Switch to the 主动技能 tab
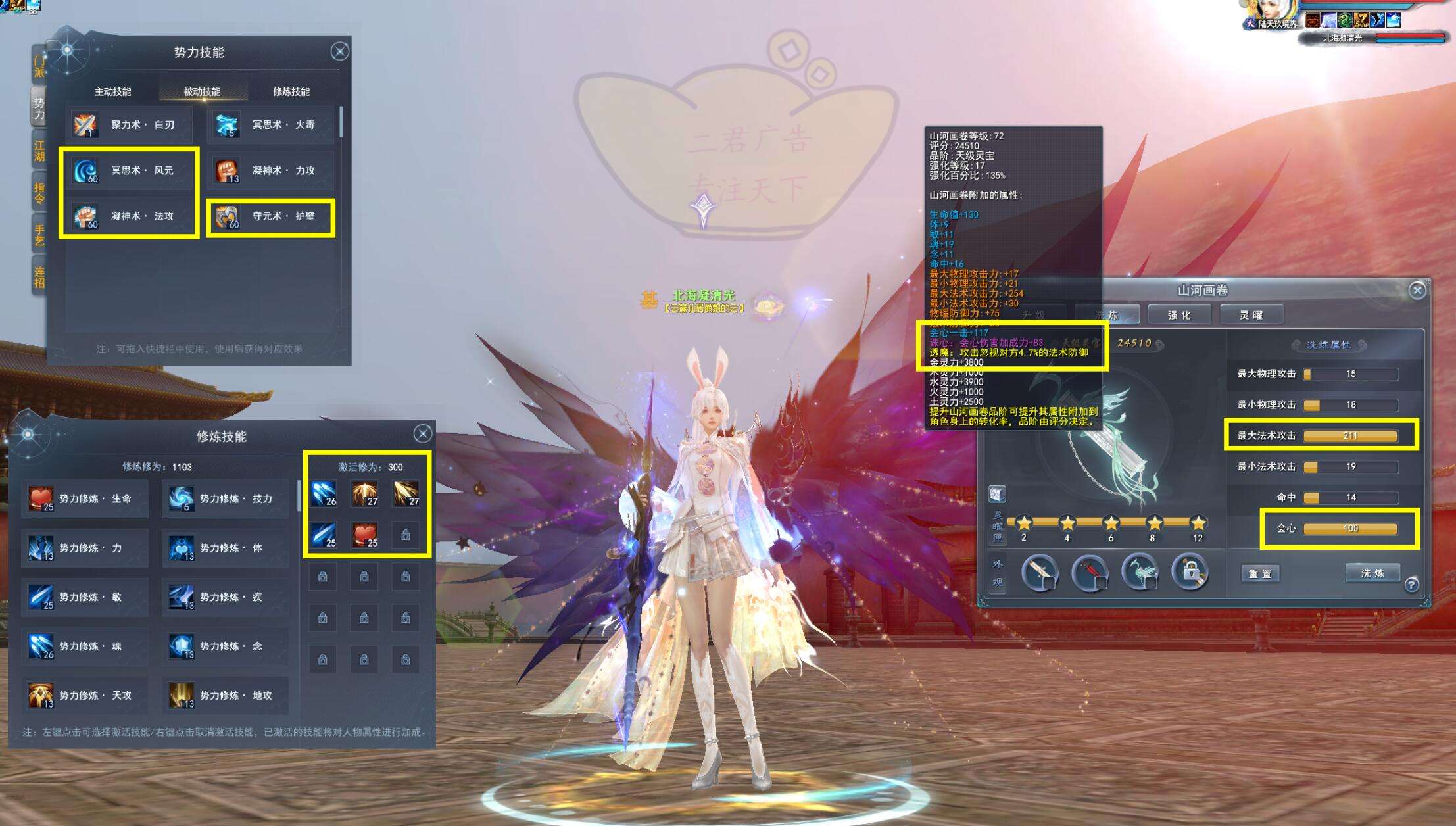Image resolution: width=1456 pixels, height=826 pixels. [x=112, y=91]
